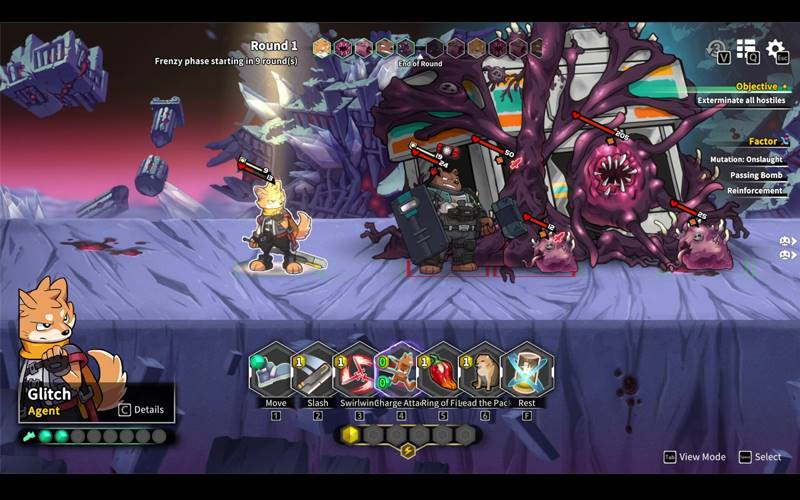800x500 pixels.
Task: Activate the Slash skill
Action: 317,370
